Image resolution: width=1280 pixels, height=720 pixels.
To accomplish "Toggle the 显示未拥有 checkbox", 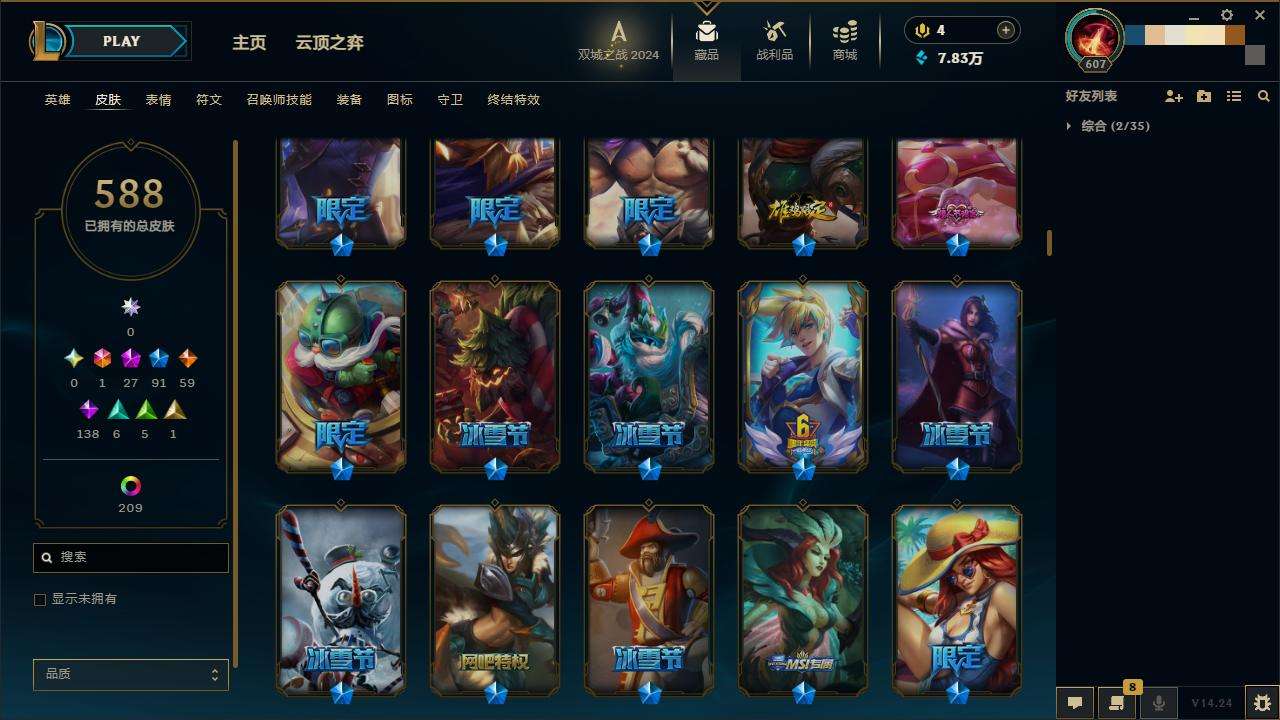I will tap(41, 600).
